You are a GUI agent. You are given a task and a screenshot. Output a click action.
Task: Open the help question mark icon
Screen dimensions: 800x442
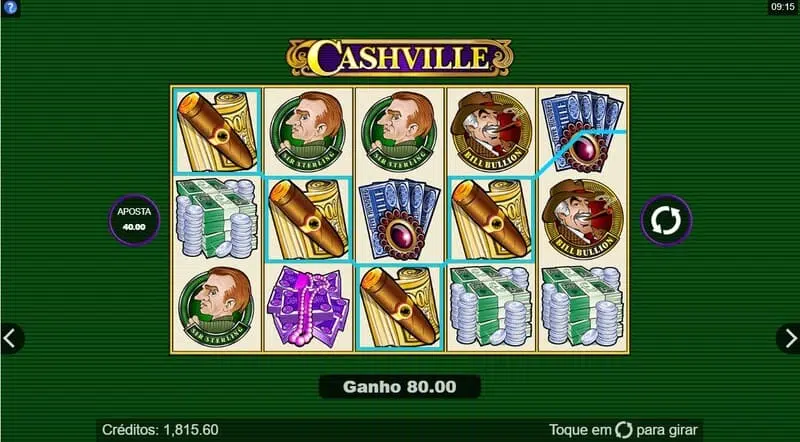coord(10,7)
